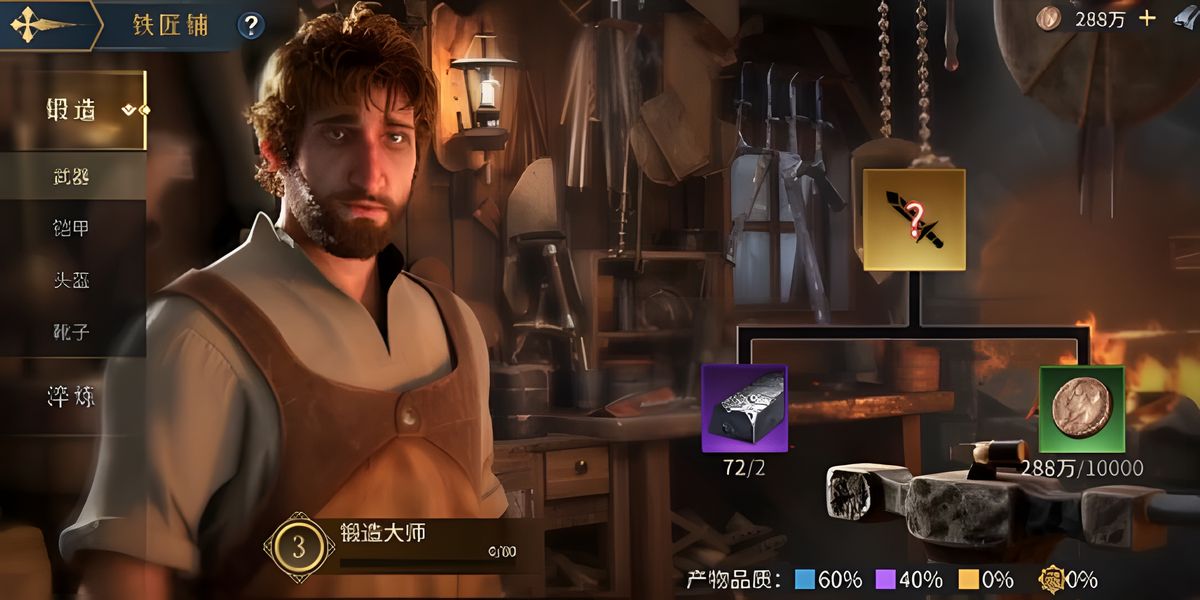Viewport: 1200px width, 600px height.
Task: Select the 锻造 forging category
Action: tap(72, 110)
